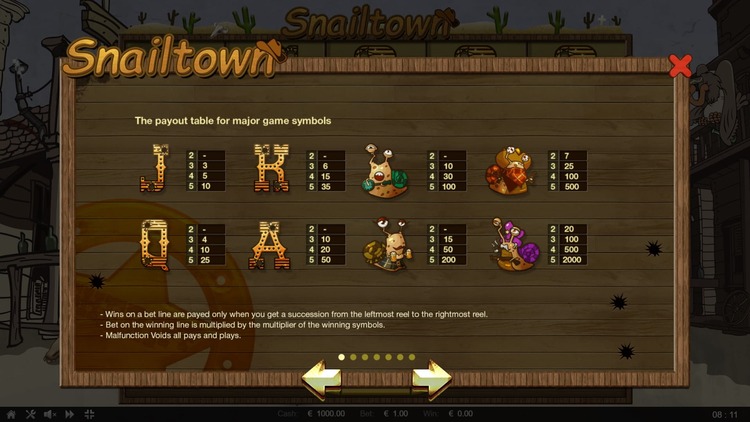This screenshot has width=750, height=422.
Task: Close the payout table with the red X
Action: [x=680, y=67]
